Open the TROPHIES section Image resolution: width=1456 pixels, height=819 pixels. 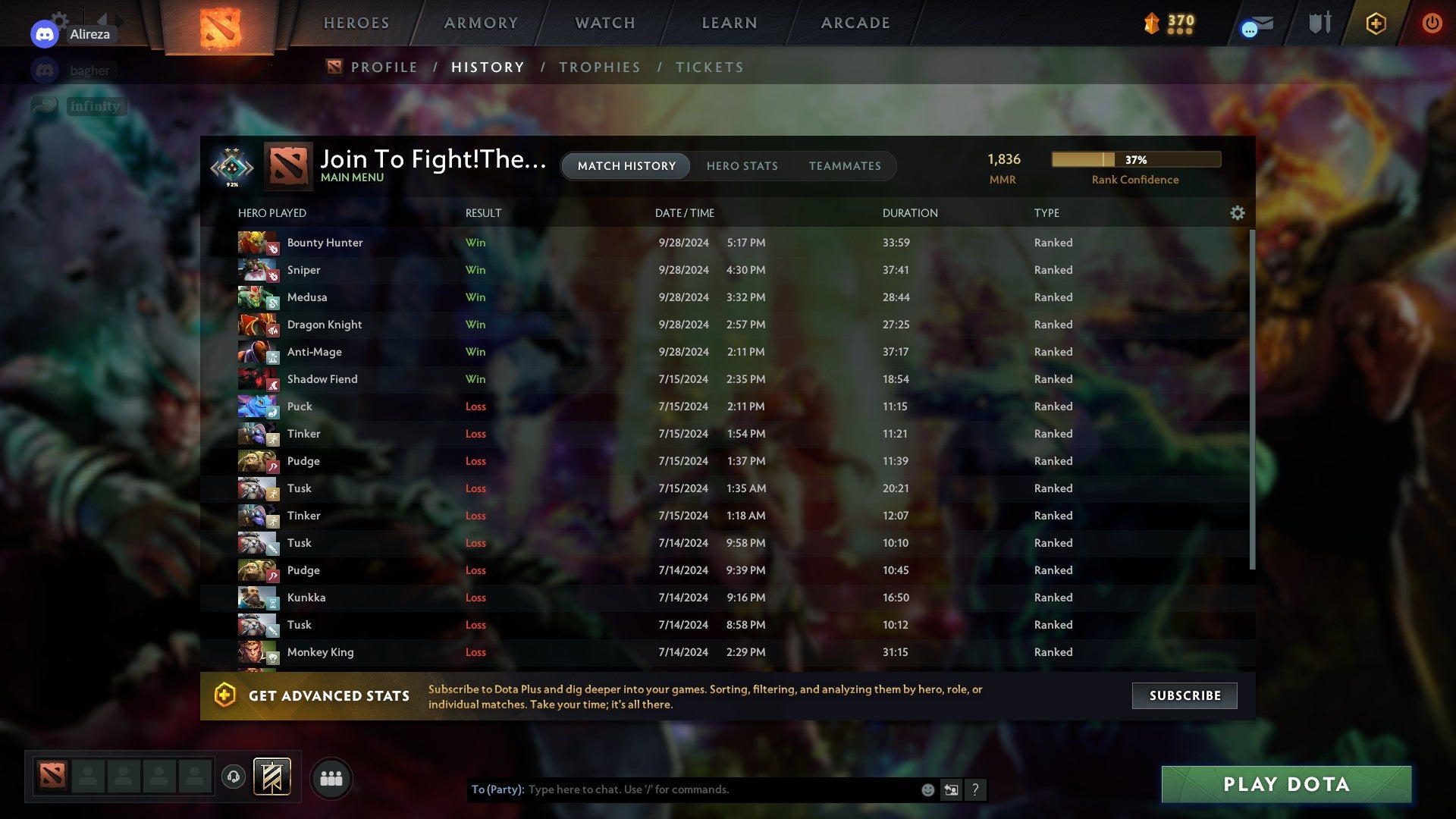pos(599,67)
